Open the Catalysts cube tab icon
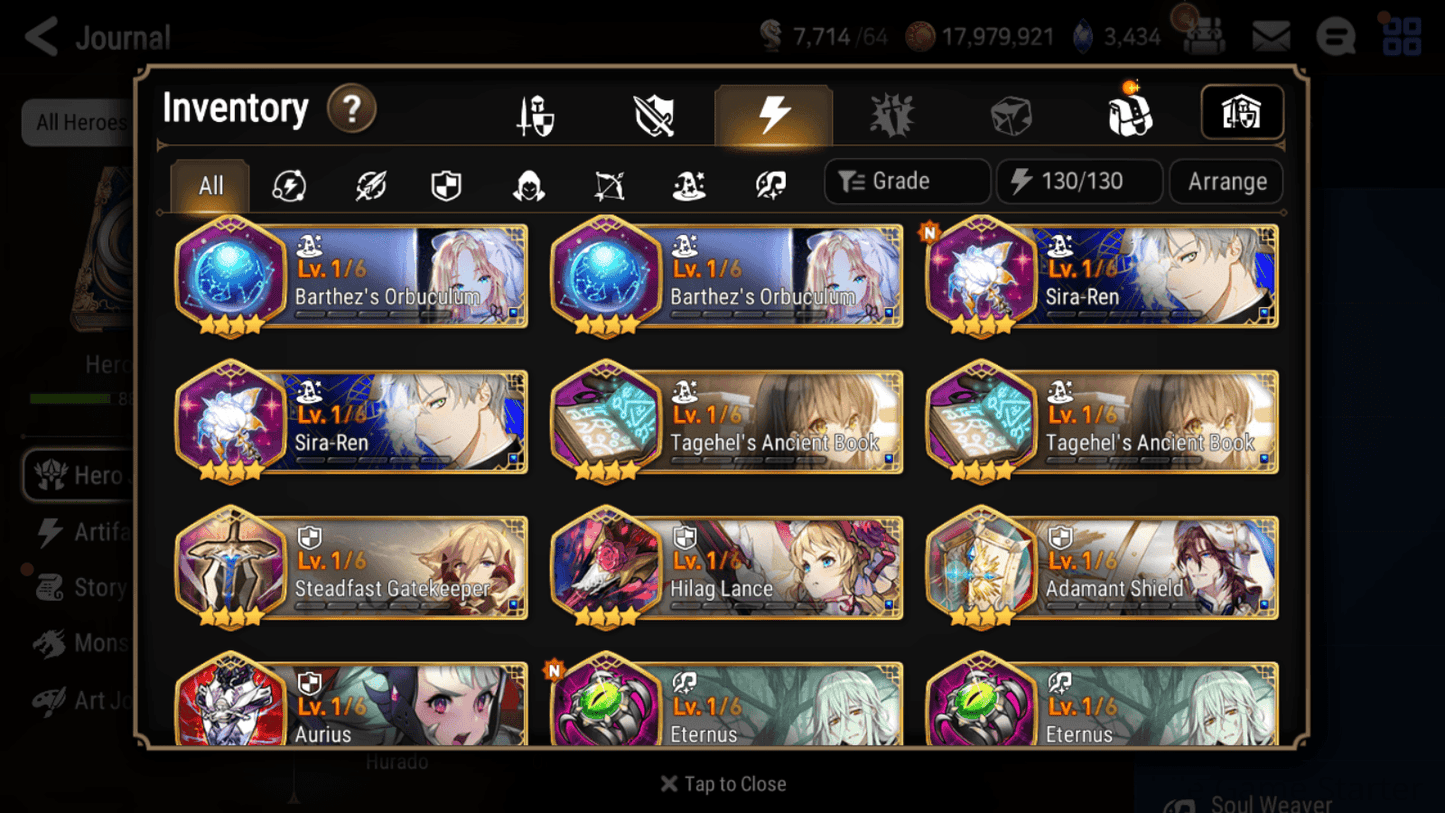Screen dimensions: 1445x813 pos(1011,113)
